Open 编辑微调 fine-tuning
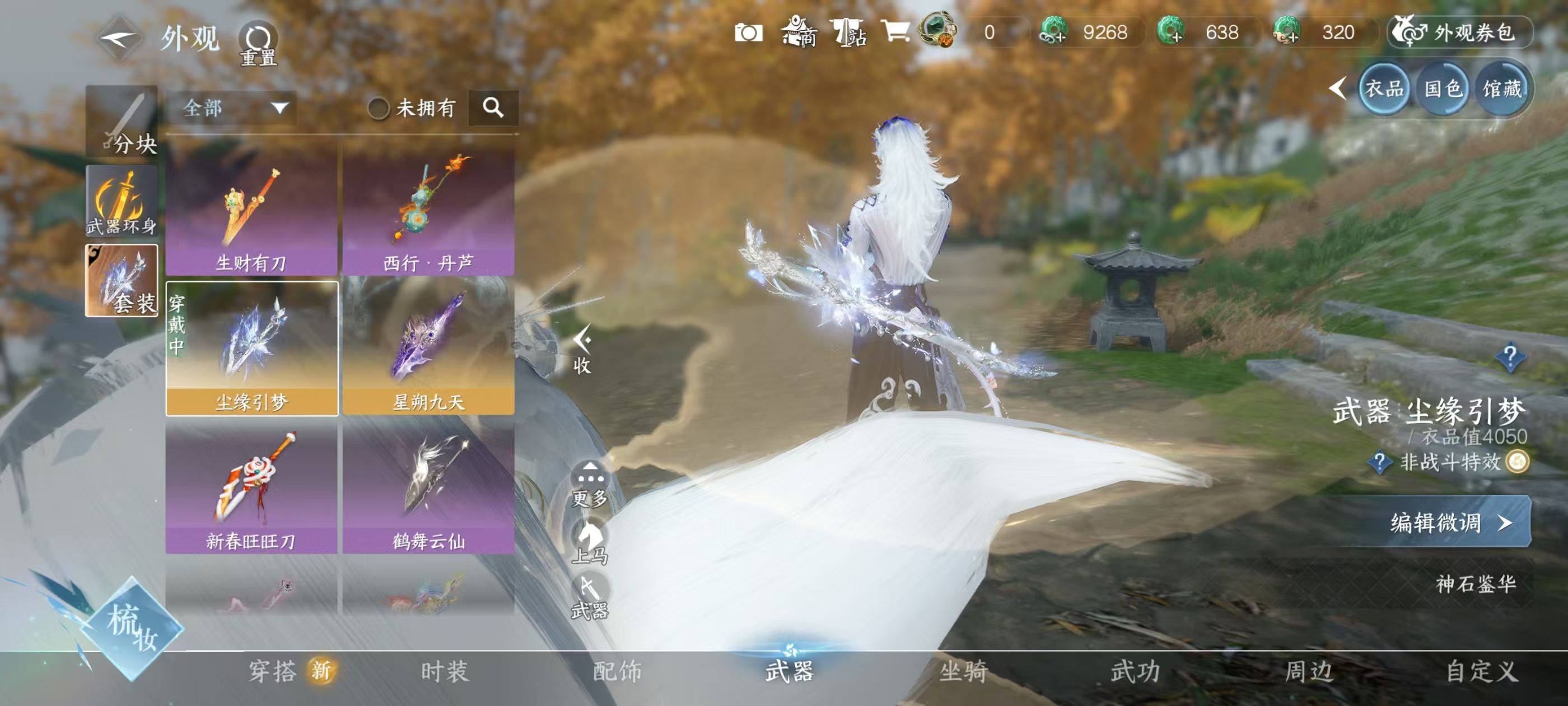Image resolution: width=1568 pixels, height=706 pixels. click(1450, 522)
